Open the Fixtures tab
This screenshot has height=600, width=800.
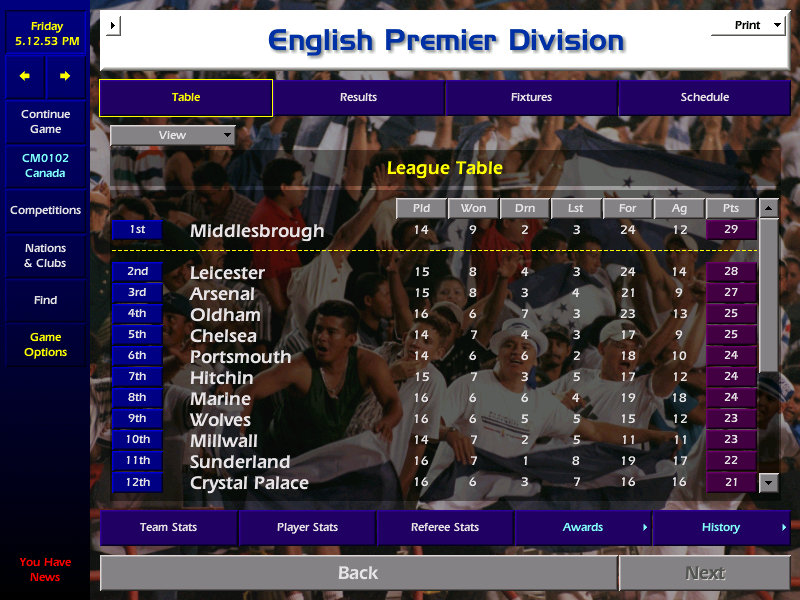[x=531, y=97]
